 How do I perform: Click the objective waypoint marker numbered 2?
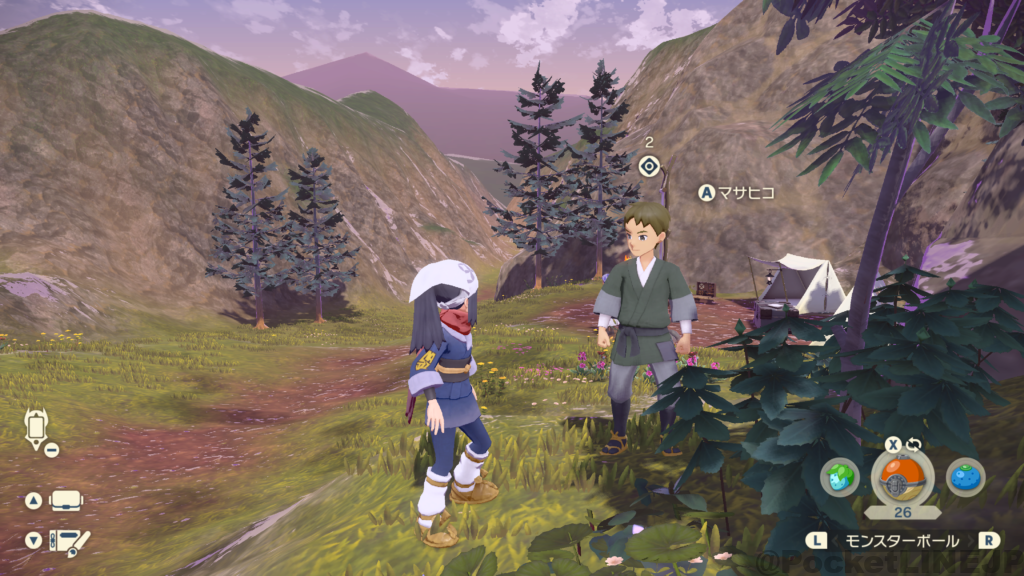(650, 166)
